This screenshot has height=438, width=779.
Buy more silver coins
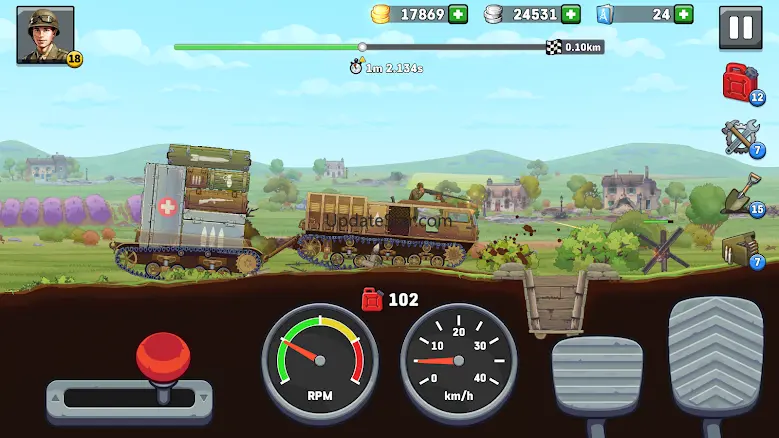[x=571, y=14]
